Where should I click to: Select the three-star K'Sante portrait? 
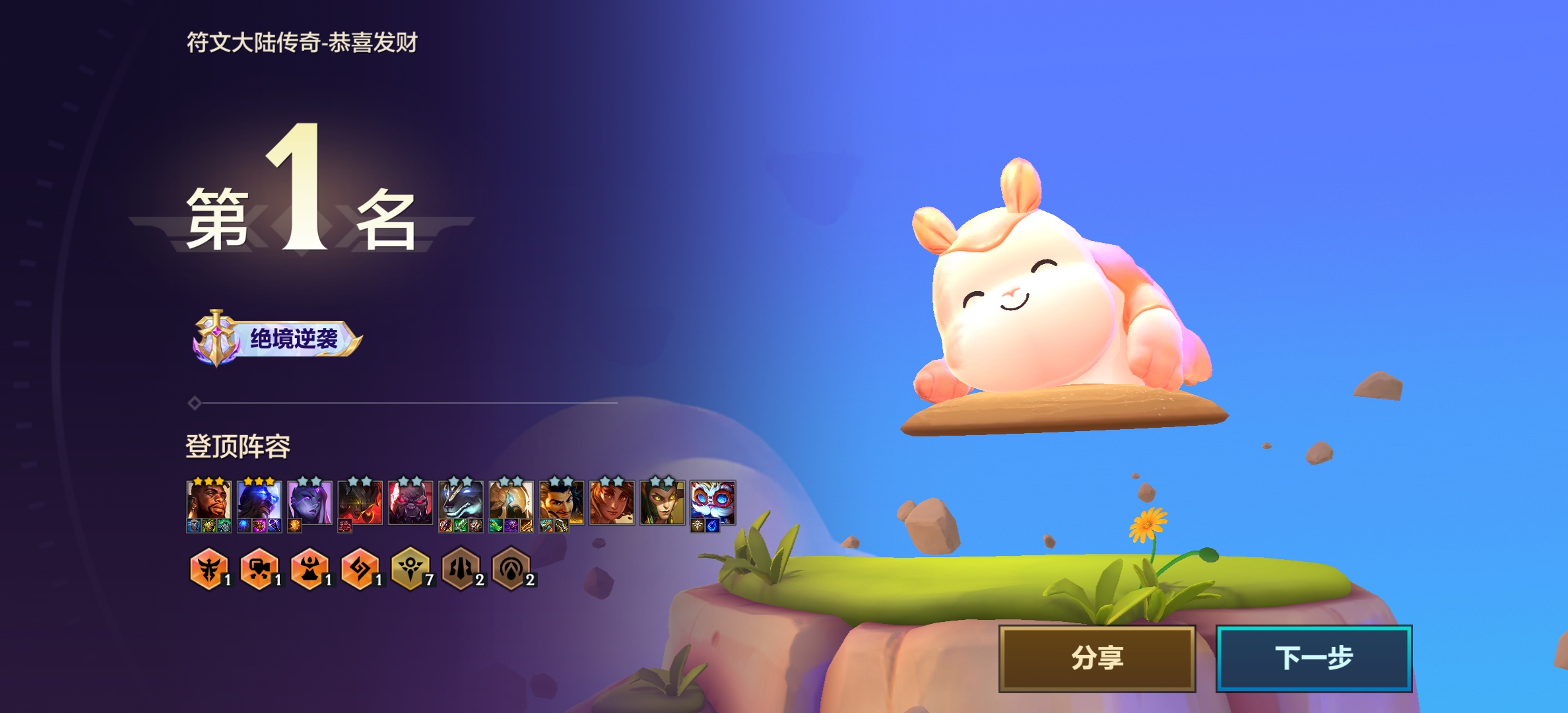[209, 502]
